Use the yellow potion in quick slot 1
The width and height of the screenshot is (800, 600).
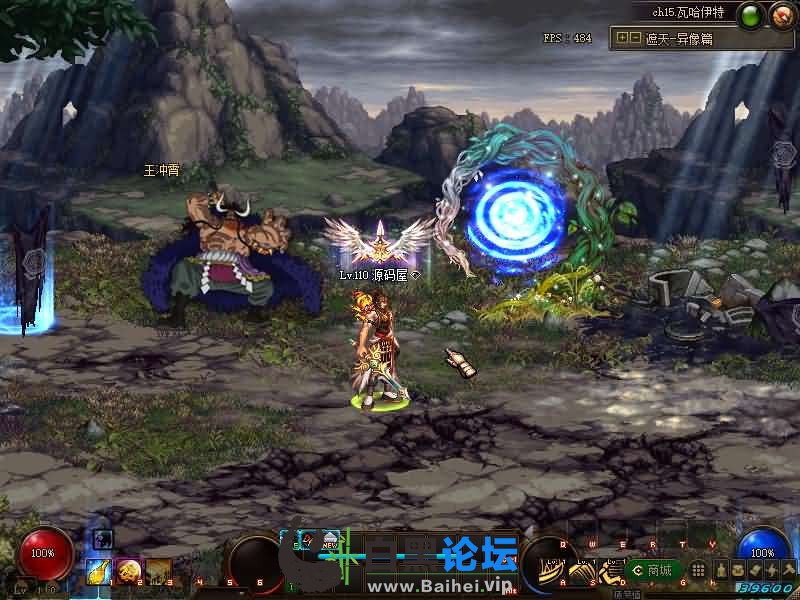[100, 570]
